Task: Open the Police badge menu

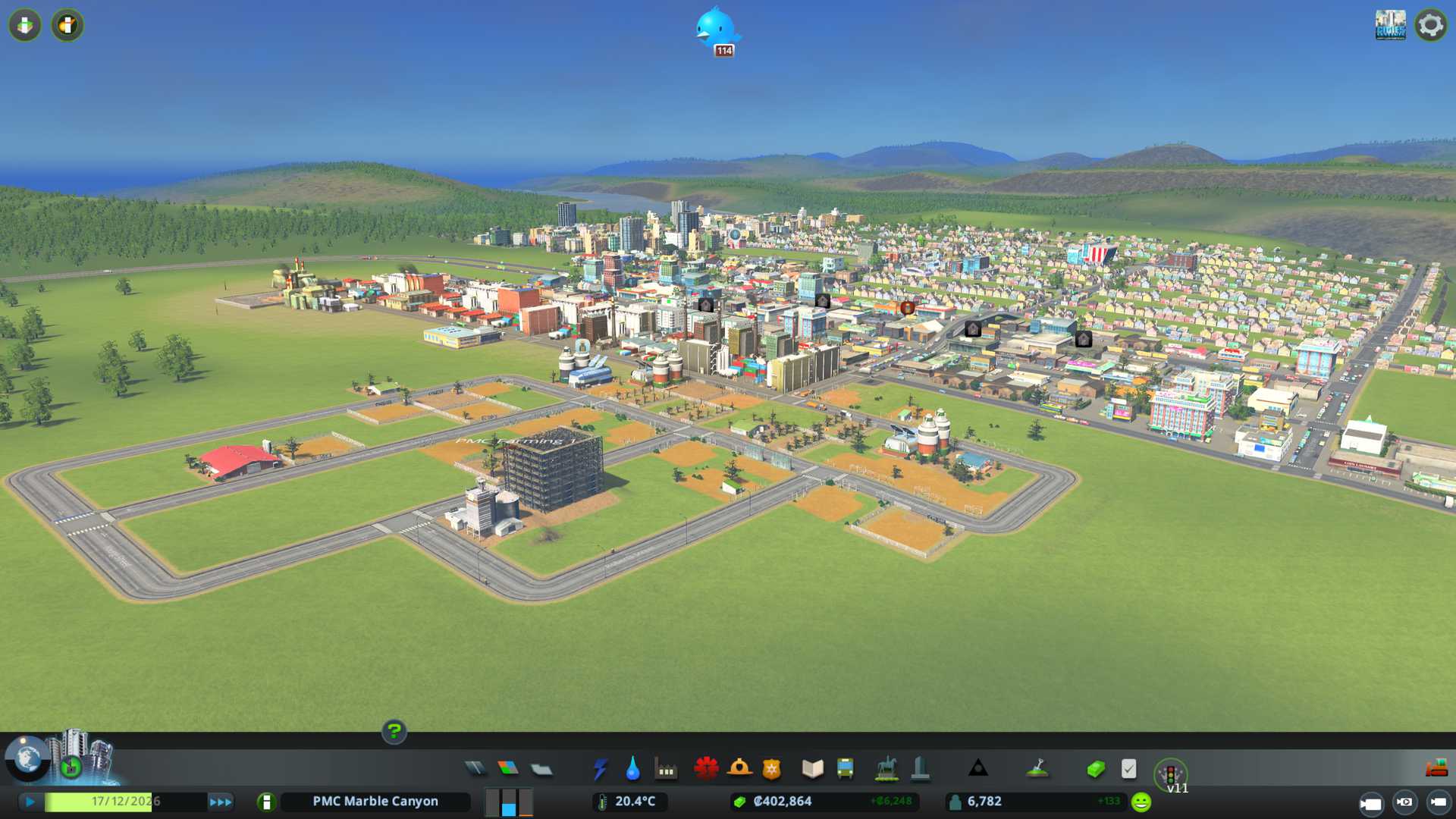Action: [x=771, y=769]
